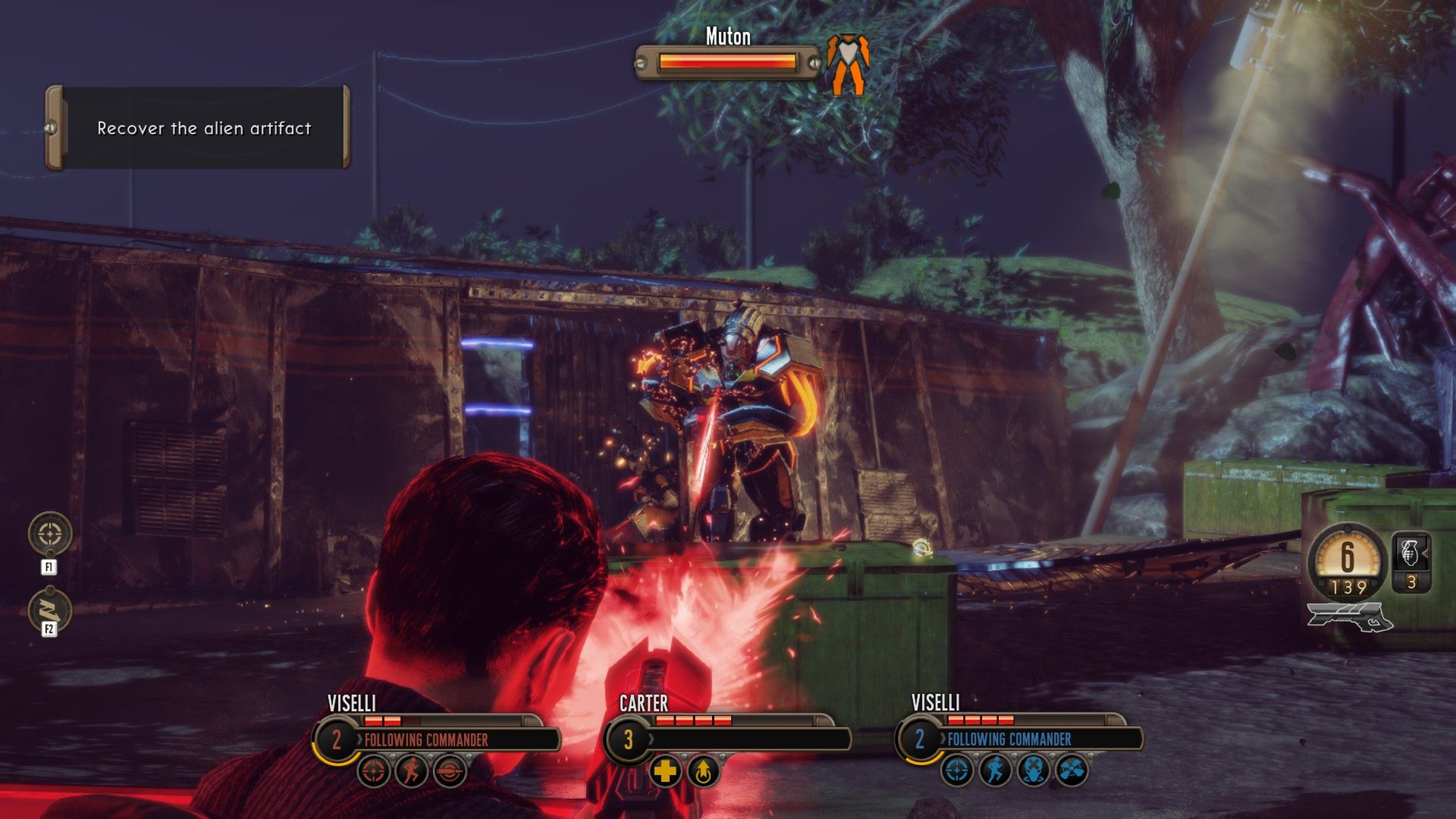
Task: Use blue Viselli's fourth blue ability icon
Action: (1072, 771)
